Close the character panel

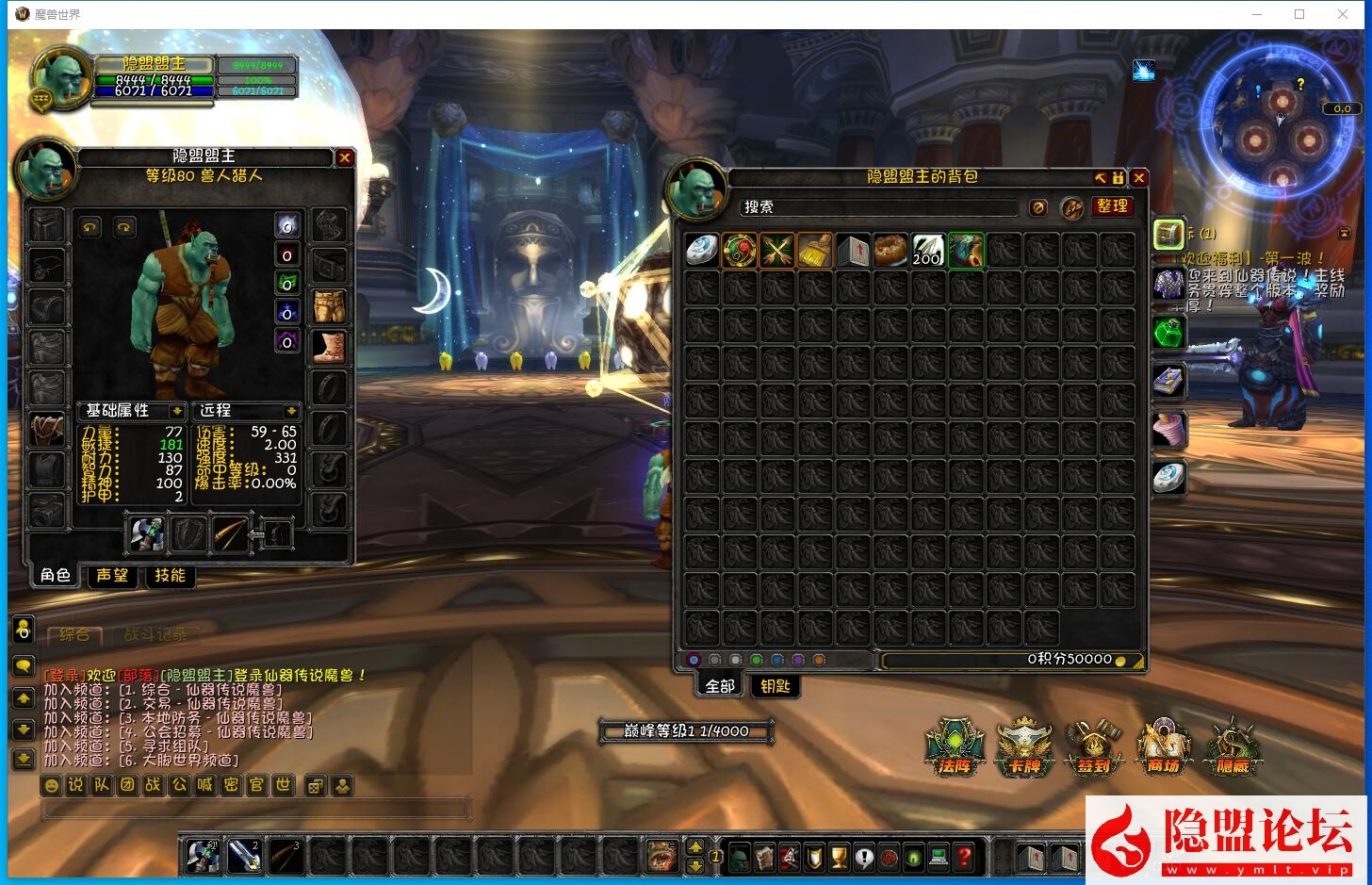click(345, 158)
